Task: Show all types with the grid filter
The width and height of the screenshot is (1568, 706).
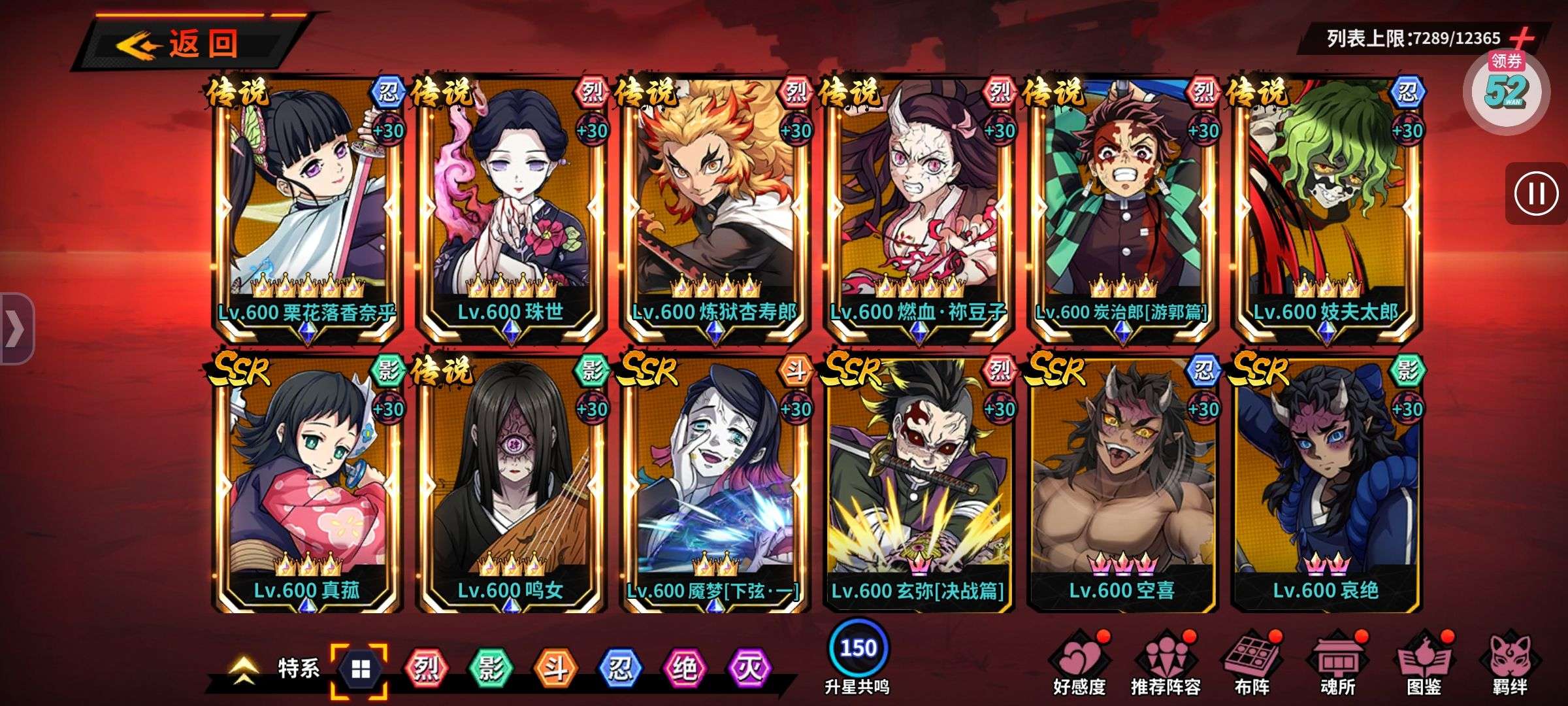Action: 360,669
